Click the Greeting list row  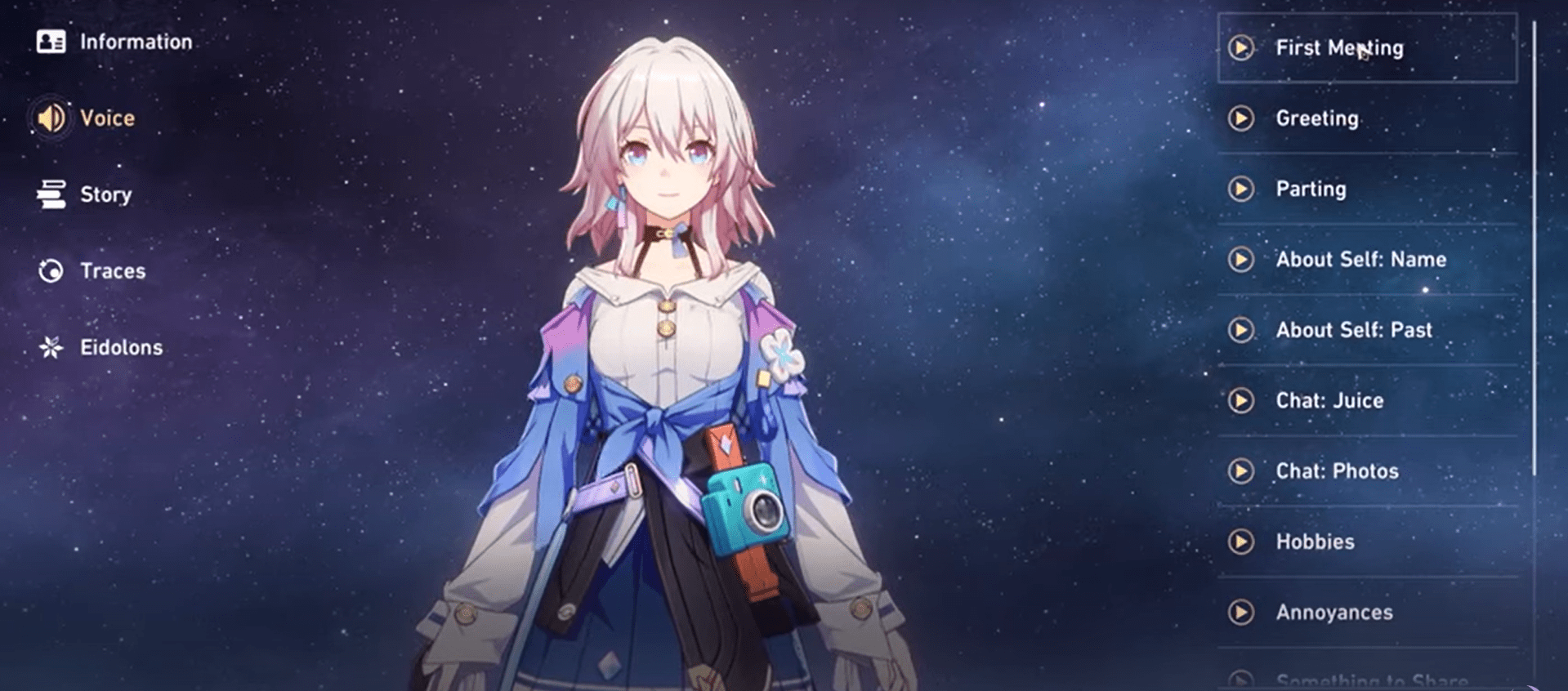point(1365,118)
